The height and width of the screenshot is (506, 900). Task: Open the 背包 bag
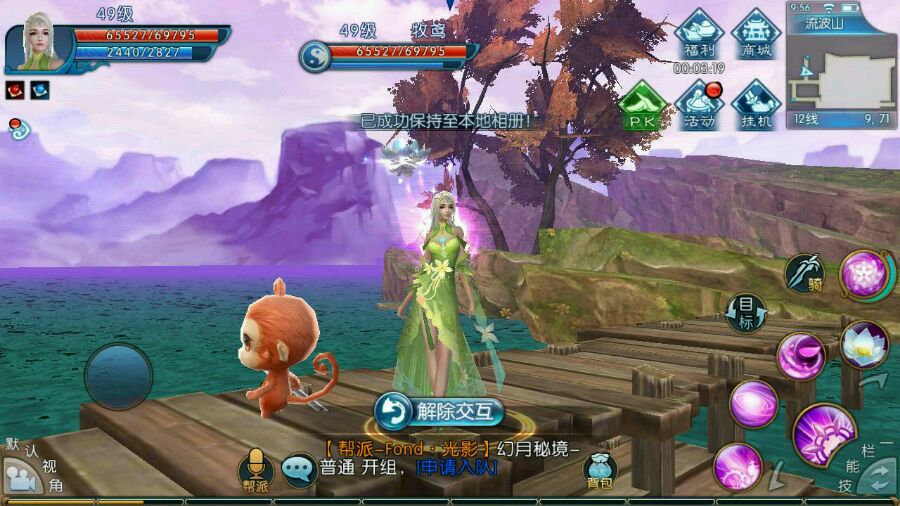coord(600,471)
